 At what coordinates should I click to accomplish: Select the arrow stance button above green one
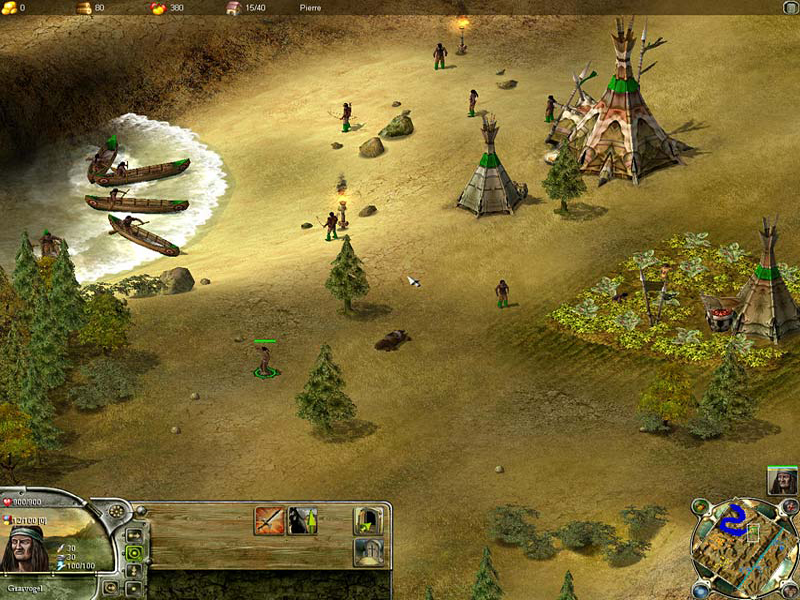(x=133, y=535)
